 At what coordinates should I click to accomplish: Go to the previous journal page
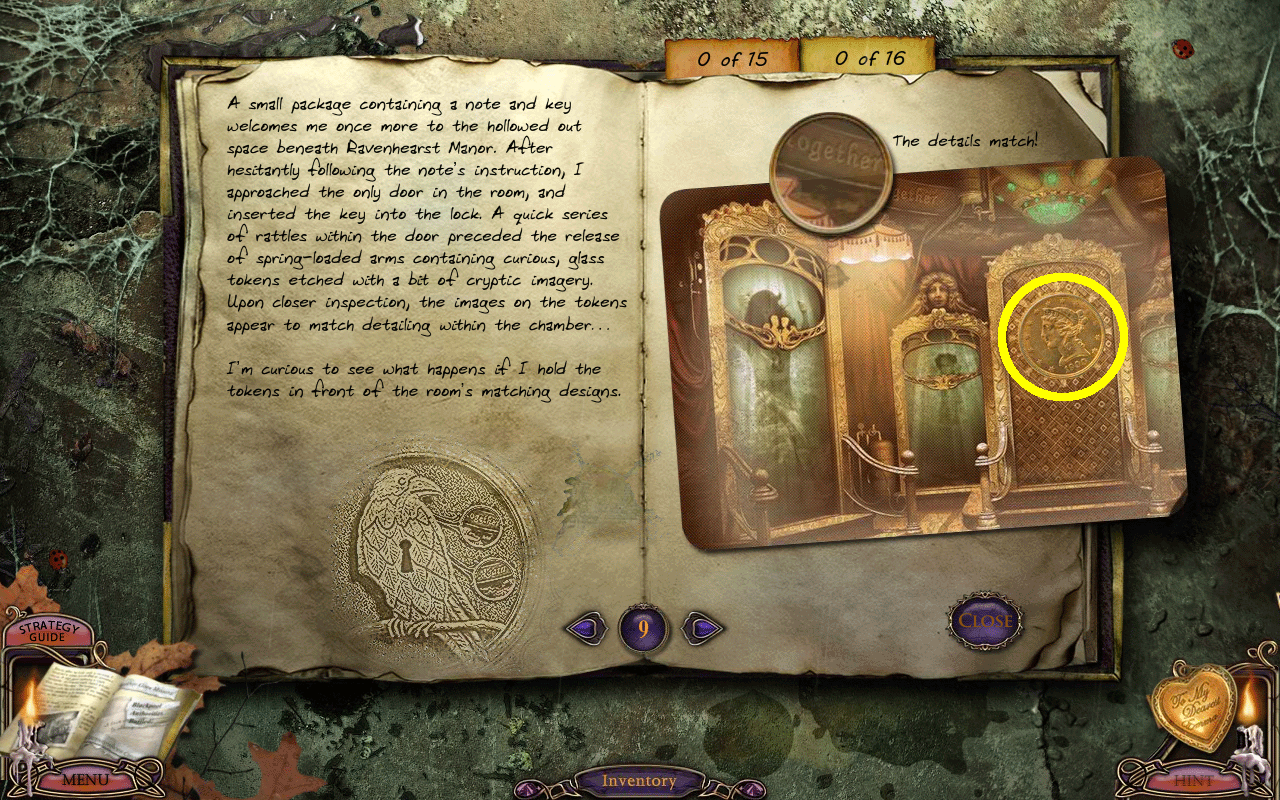coord(586,628)
